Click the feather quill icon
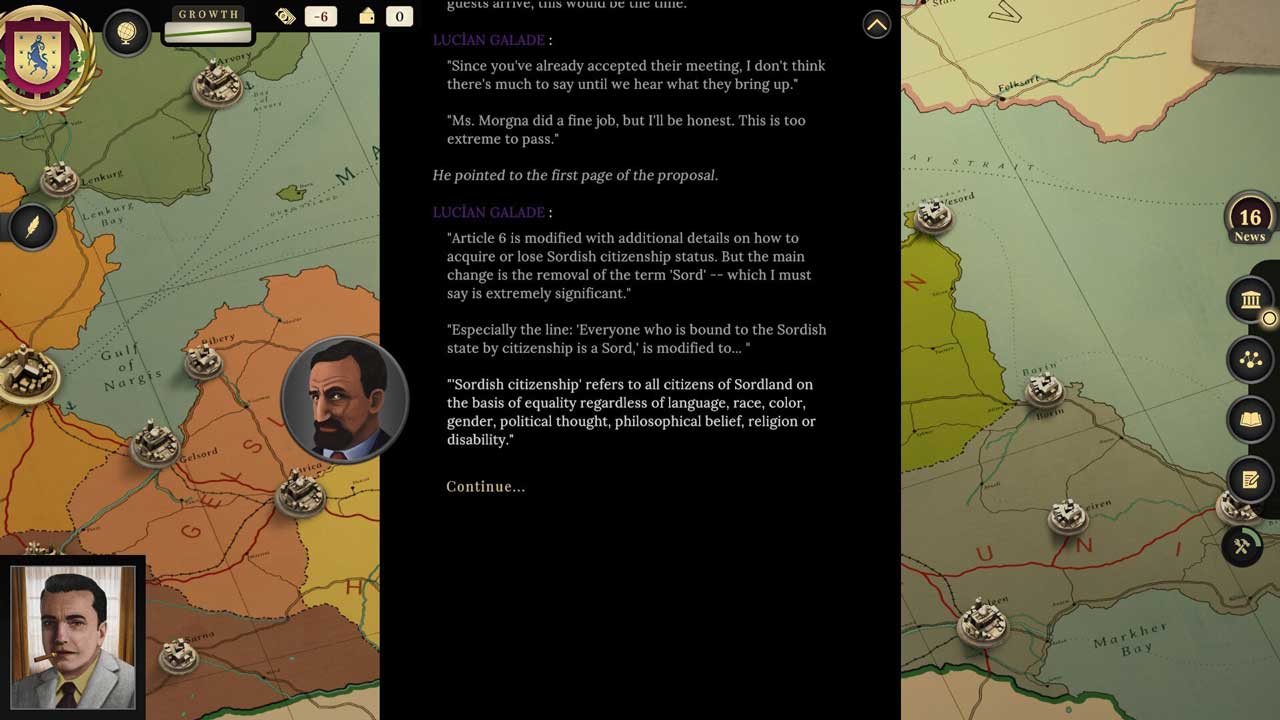The image size is (1280, 720). pos(32,227)
